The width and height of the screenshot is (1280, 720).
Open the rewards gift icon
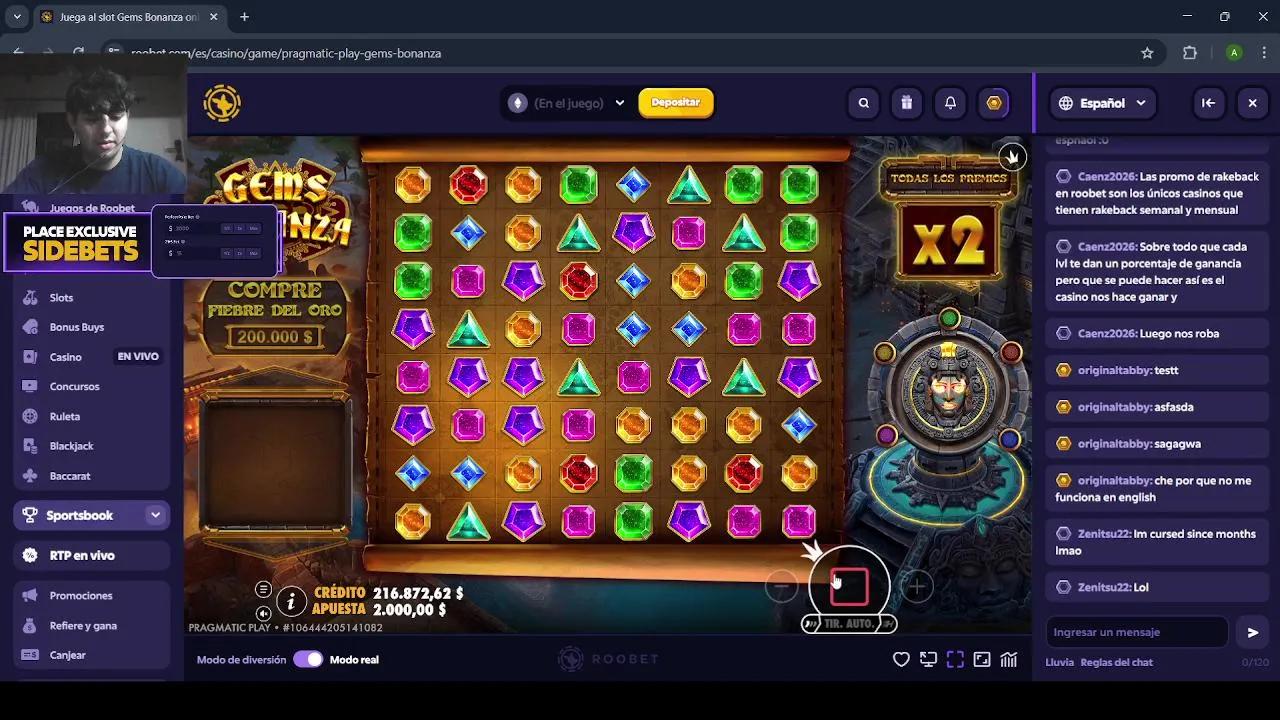coord(907,102)
